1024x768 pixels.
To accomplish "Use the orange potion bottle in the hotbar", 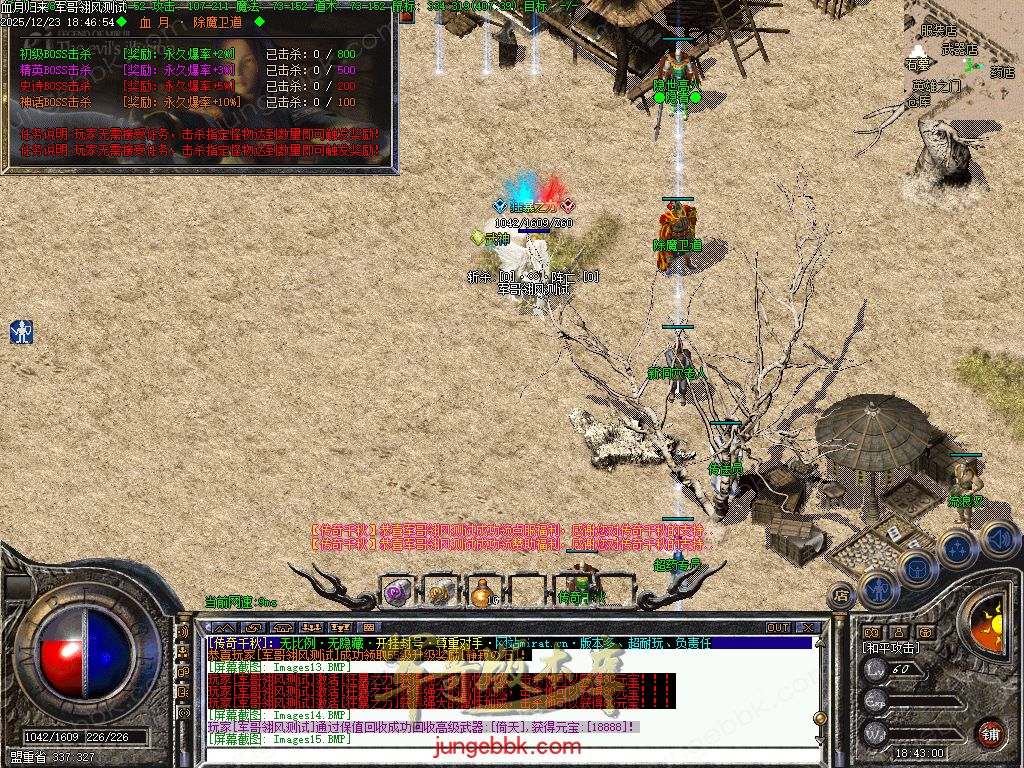I will [482, 593].
